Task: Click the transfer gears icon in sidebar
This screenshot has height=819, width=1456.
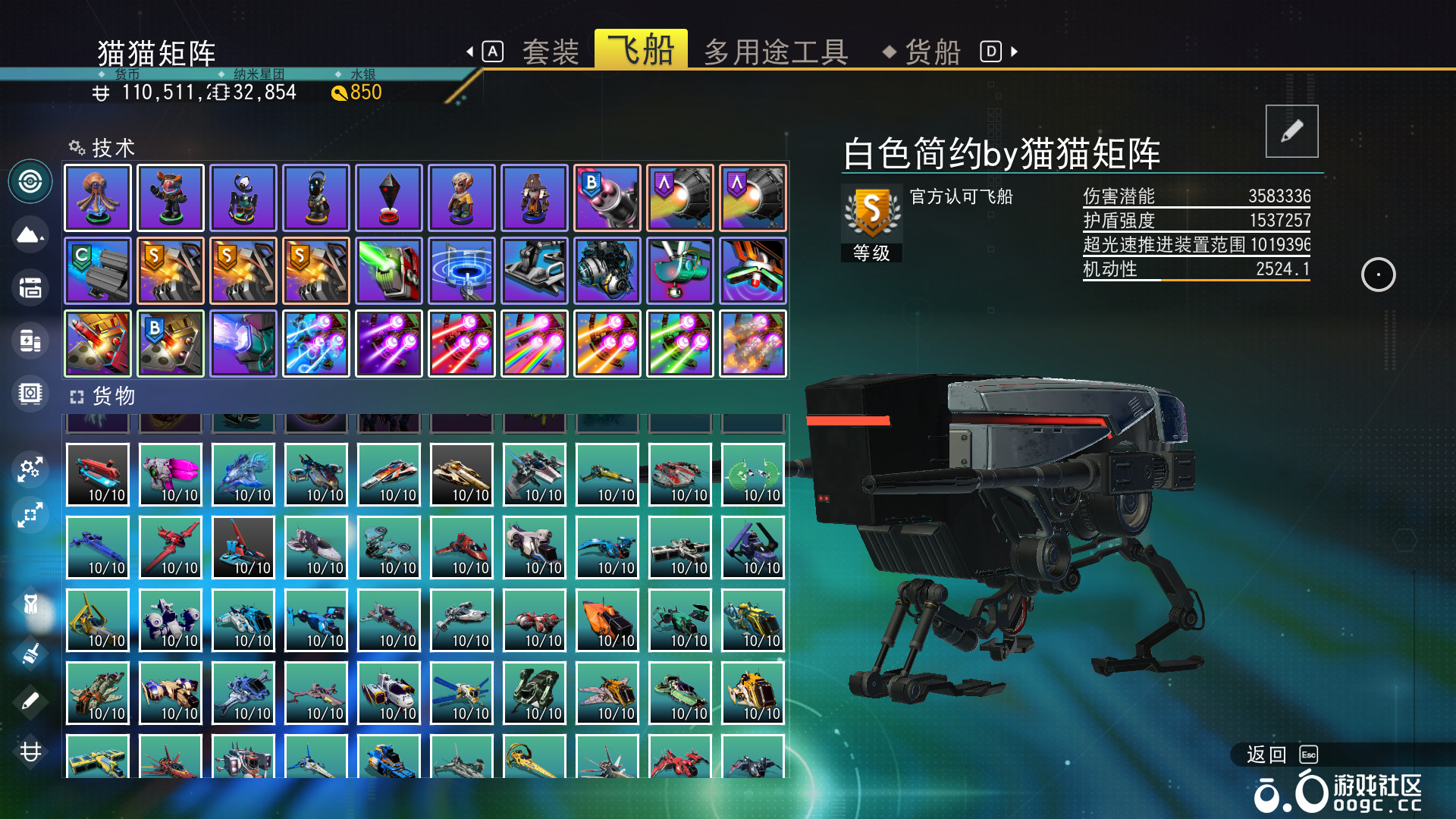Action: coord(30,470)
